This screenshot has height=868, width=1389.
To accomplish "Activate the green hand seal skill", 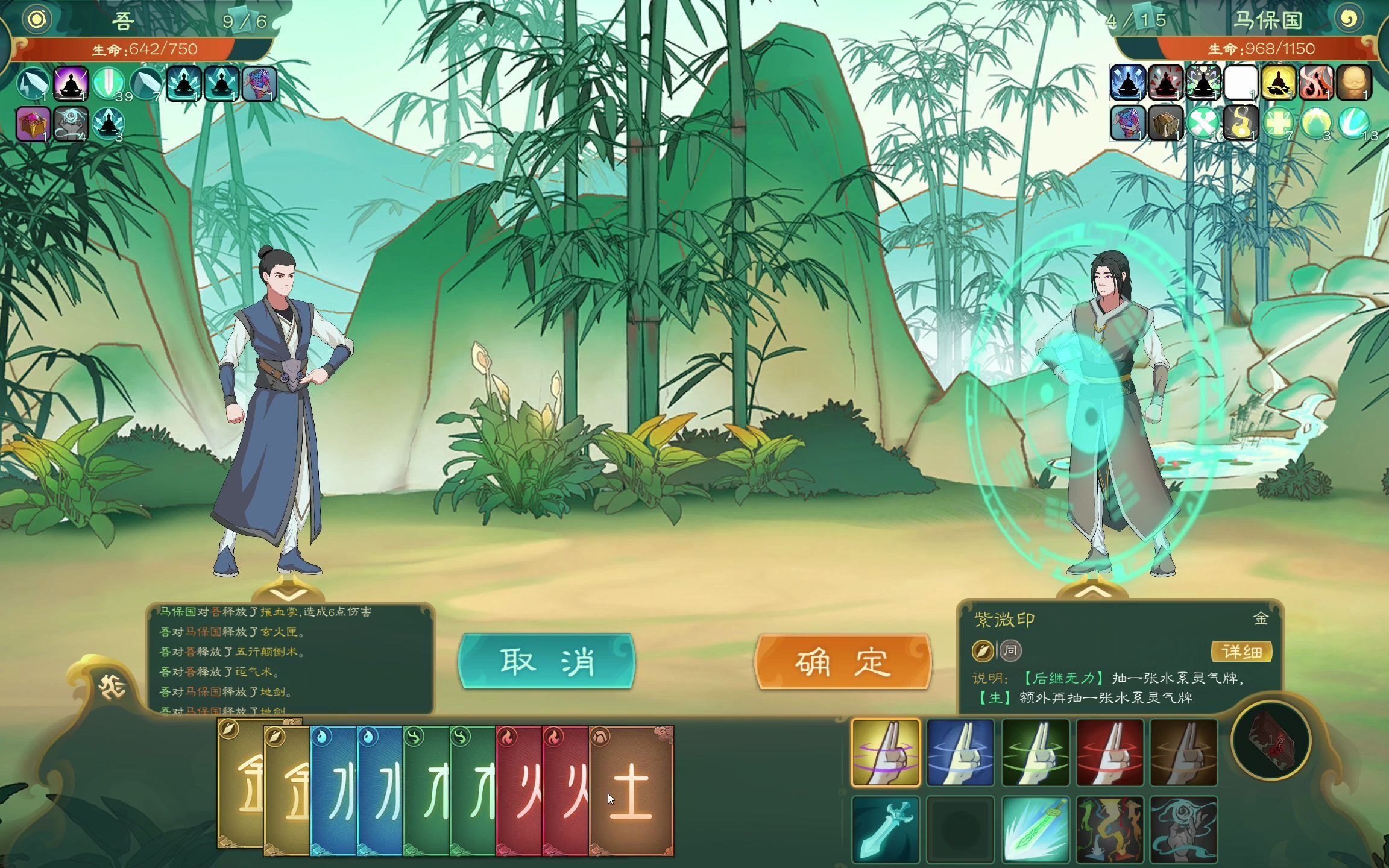I will click(x=1035, y=753).
